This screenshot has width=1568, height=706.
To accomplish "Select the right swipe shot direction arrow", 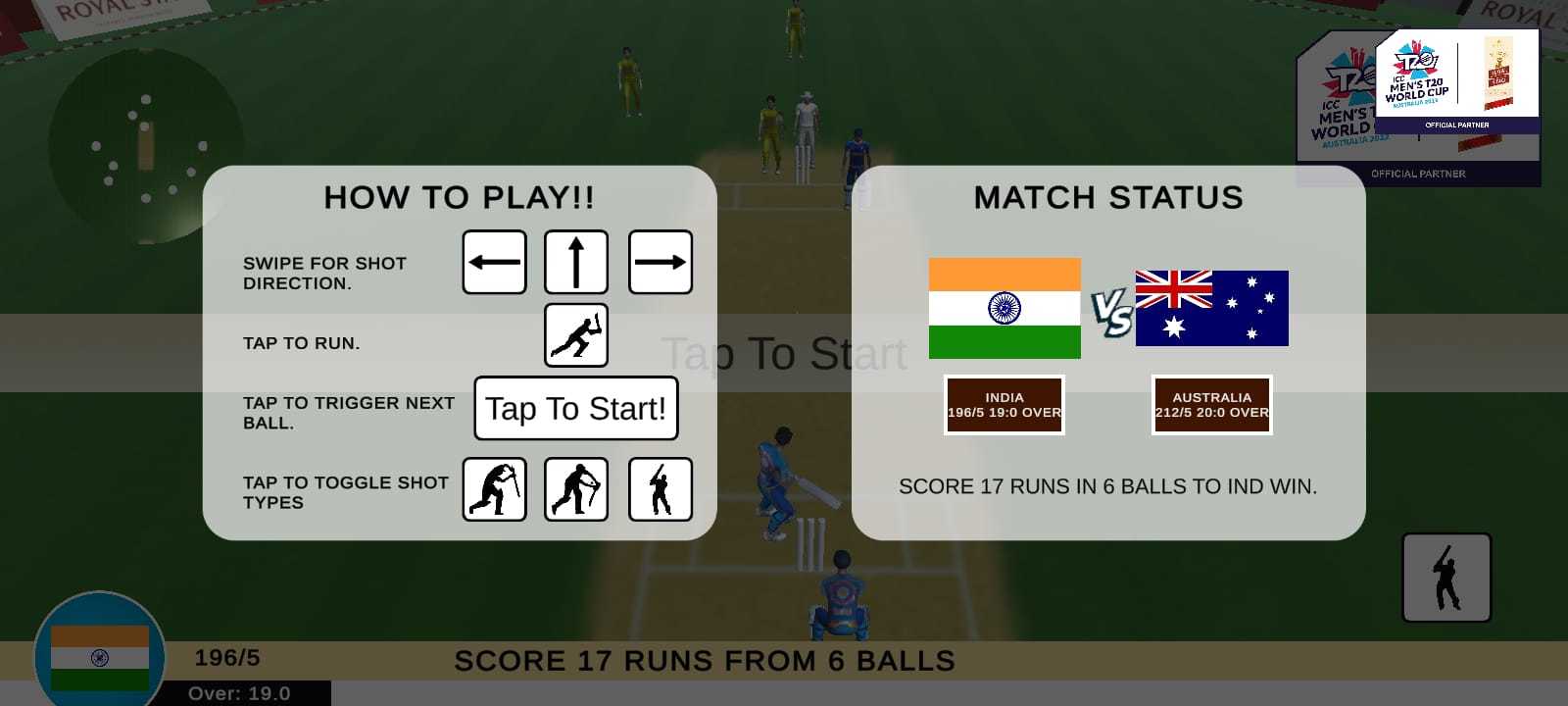I will tap(661, 262).
